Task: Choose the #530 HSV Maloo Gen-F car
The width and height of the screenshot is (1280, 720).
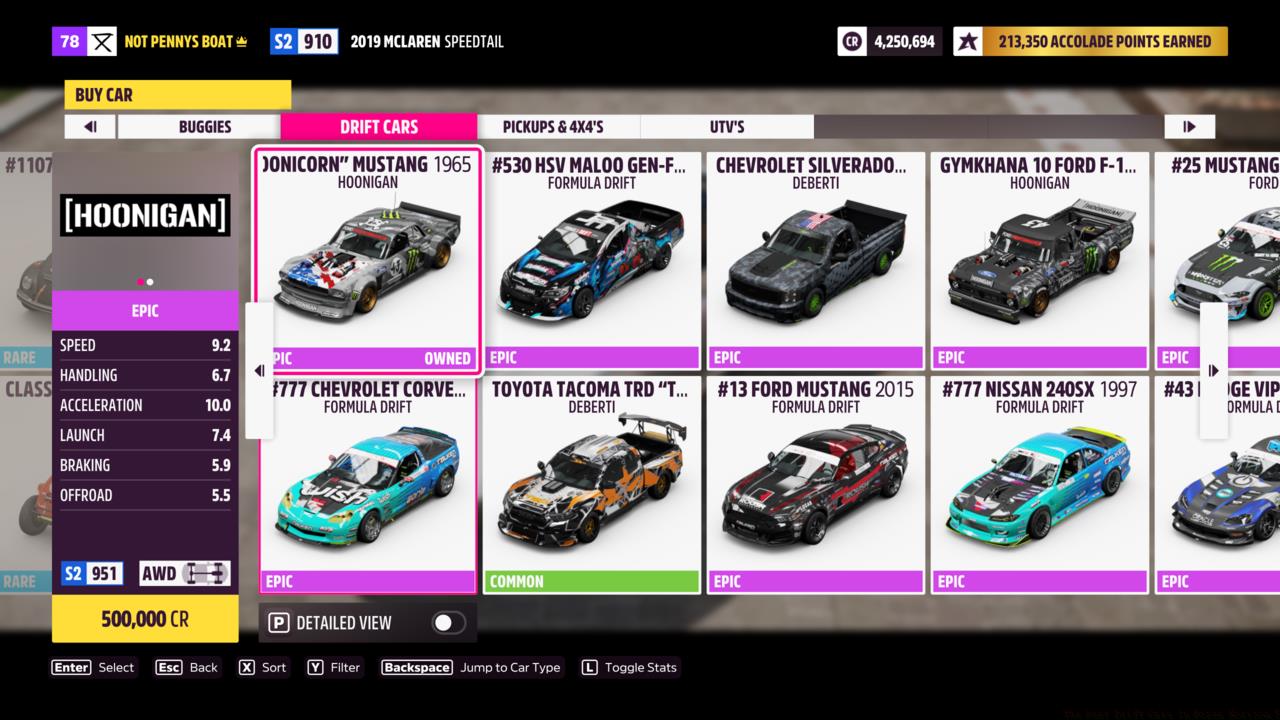Action: click(x=592, y=260)
